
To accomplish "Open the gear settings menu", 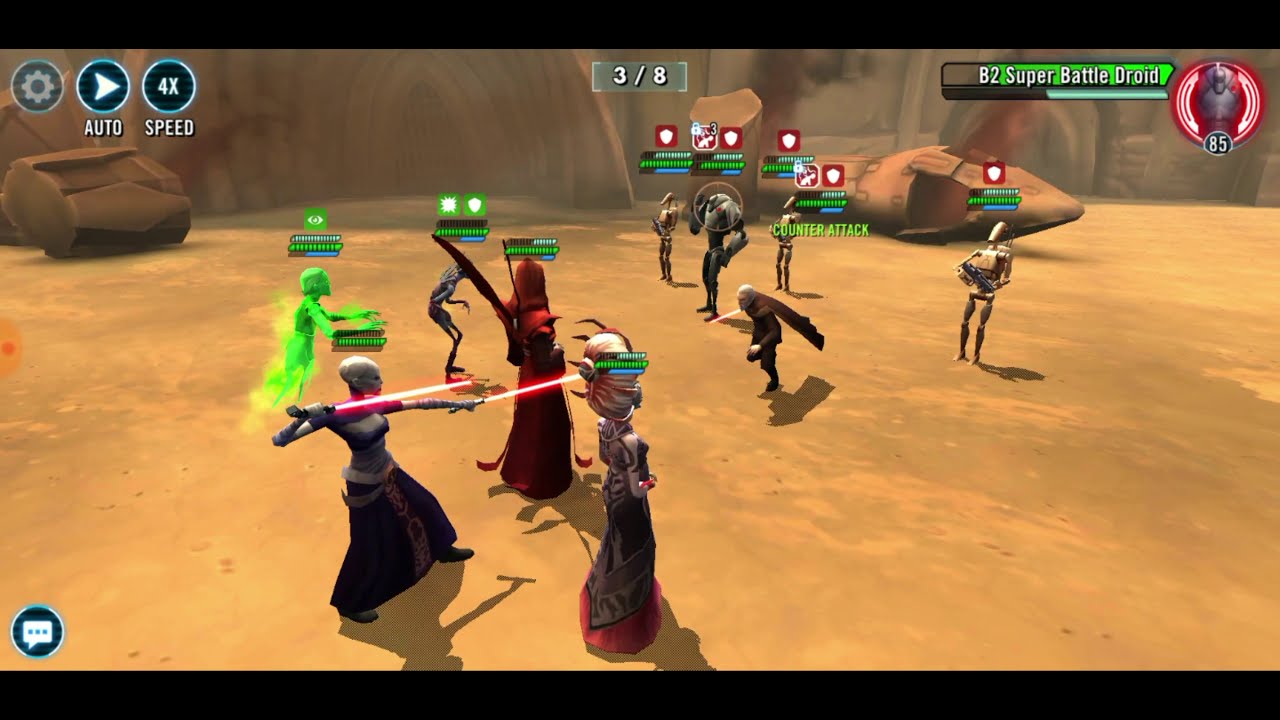I will [38, 87].
